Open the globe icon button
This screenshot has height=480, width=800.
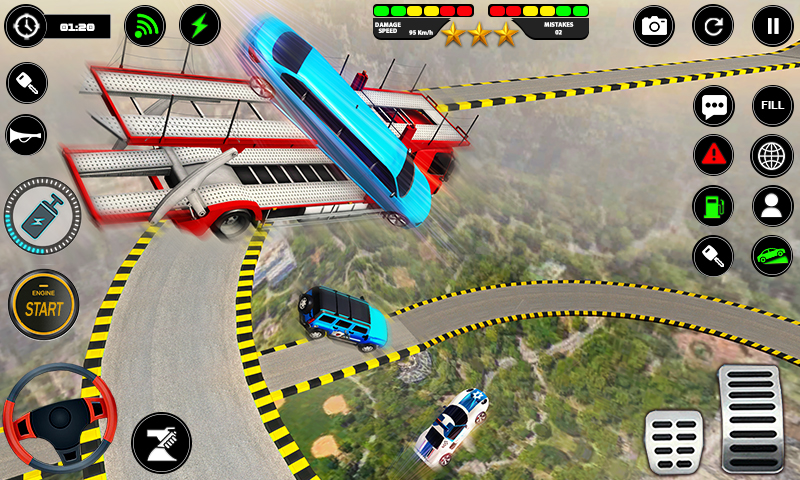[772, 155]
